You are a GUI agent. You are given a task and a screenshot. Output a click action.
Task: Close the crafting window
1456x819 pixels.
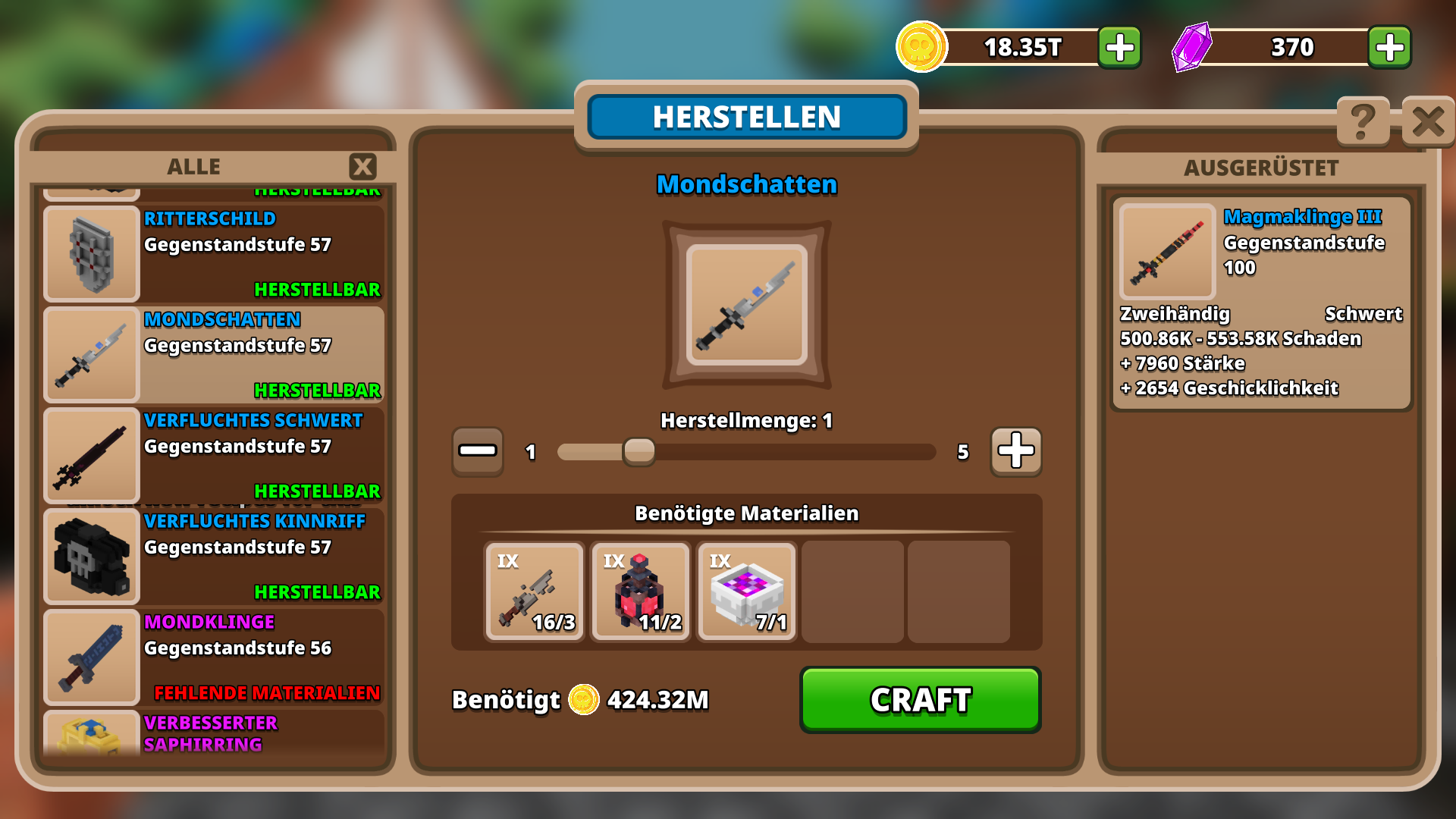point(1428,121)
